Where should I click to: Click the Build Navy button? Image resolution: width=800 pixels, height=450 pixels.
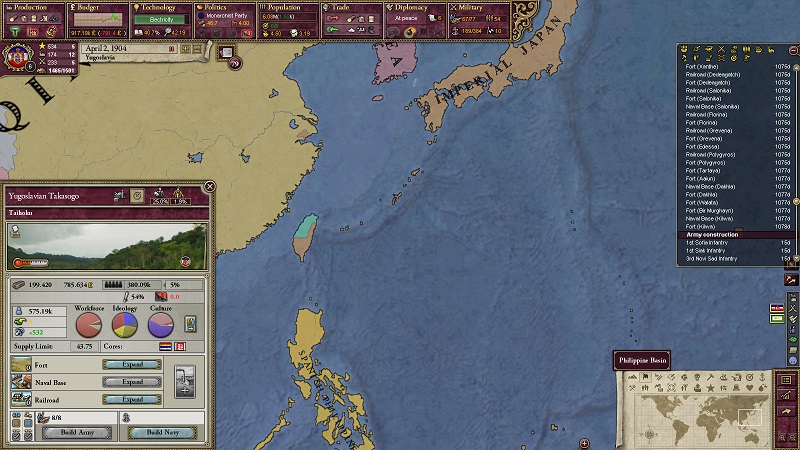point(162,432)
